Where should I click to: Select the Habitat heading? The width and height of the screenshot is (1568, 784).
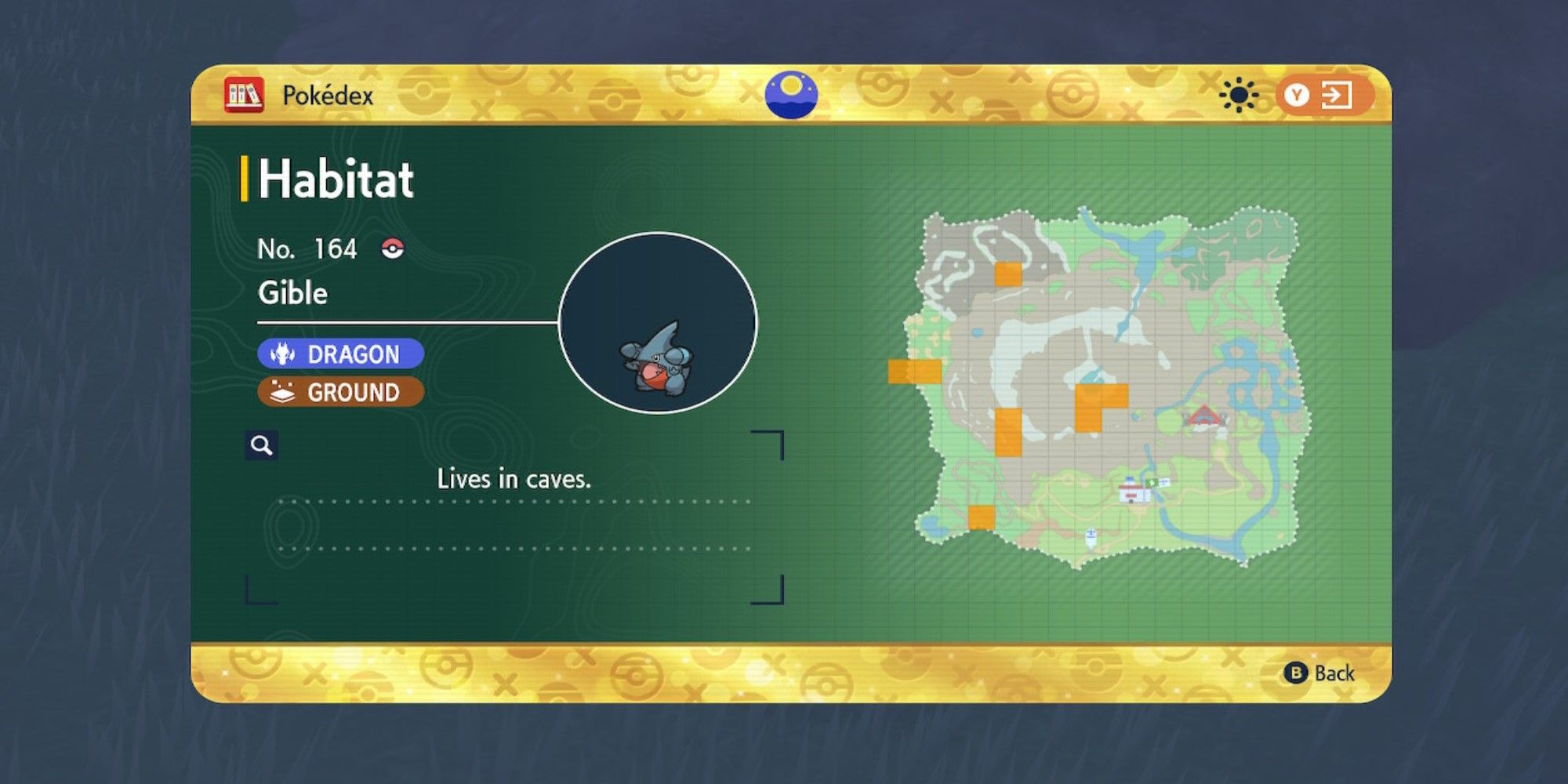pos(337,178)
